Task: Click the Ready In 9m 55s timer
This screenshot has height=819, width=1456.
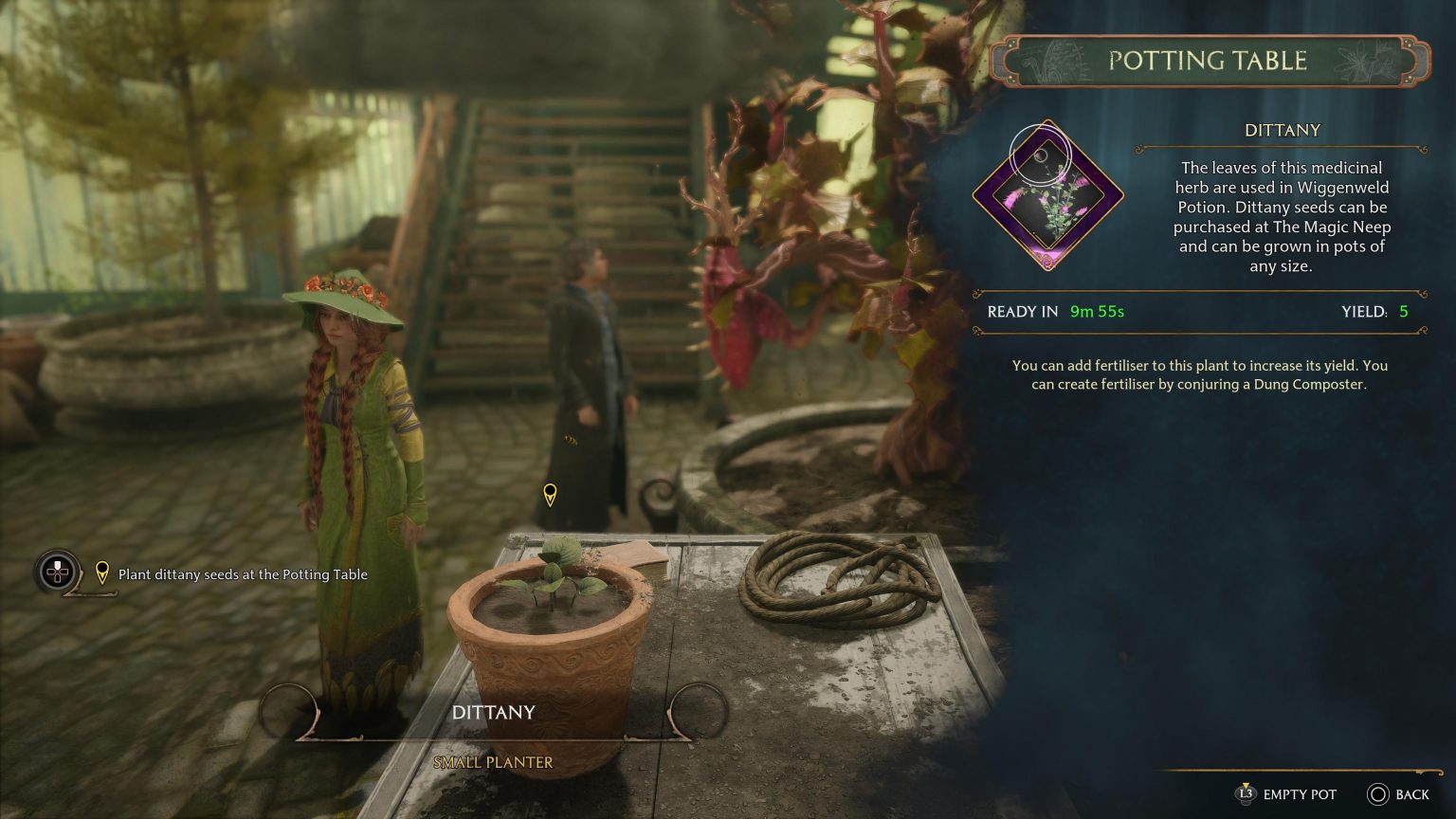Action: [1056, 311]
